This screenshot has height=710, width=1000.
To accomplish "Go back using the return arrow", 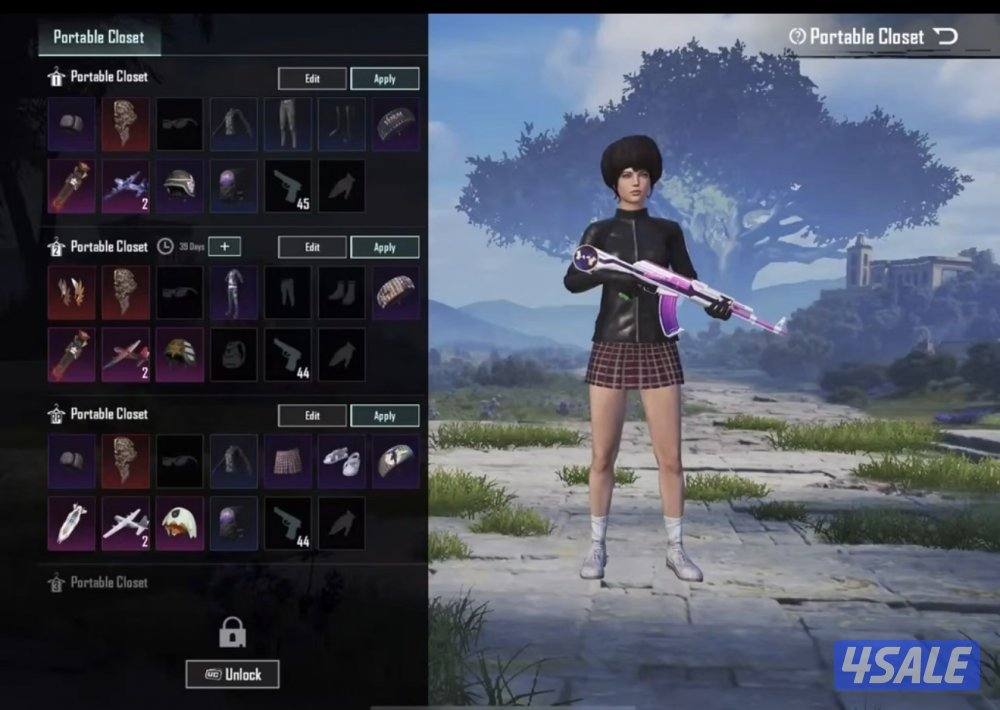I will click(x=945, y=37).
